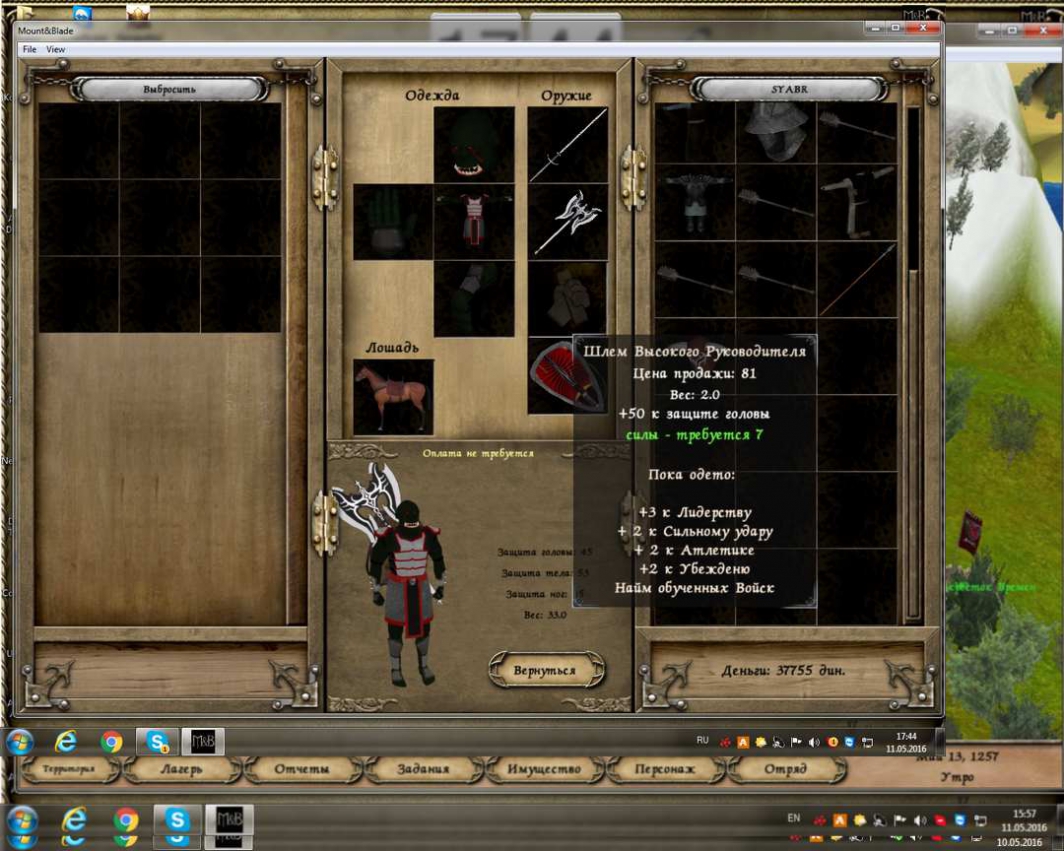Select the horse slot under Лошадь
The height and width of the screenshot is (851, 1064).
(393, 396)
